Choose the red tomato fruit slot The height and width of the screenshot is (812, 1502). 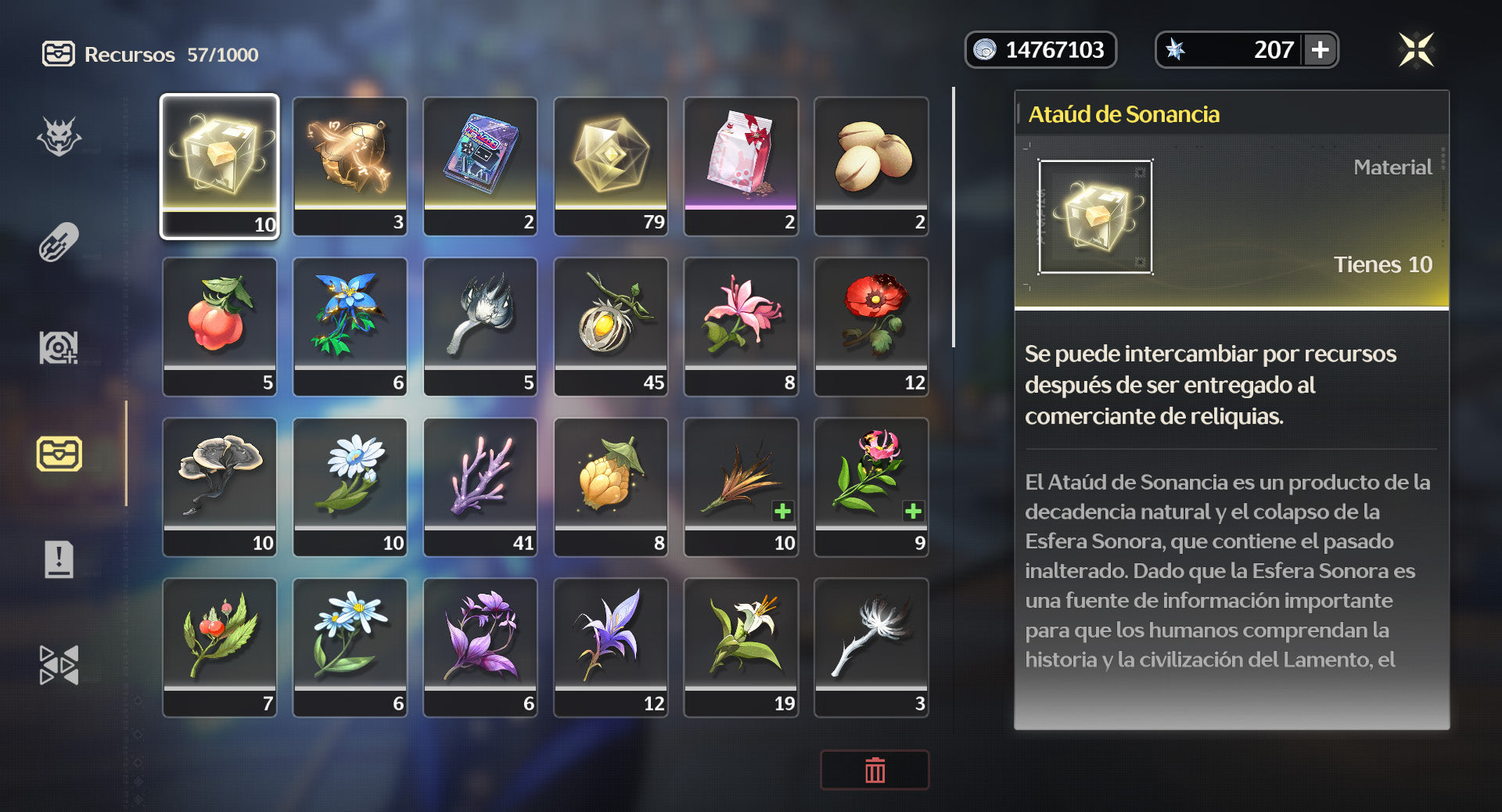pyautogui.click(x=220, y=326)
